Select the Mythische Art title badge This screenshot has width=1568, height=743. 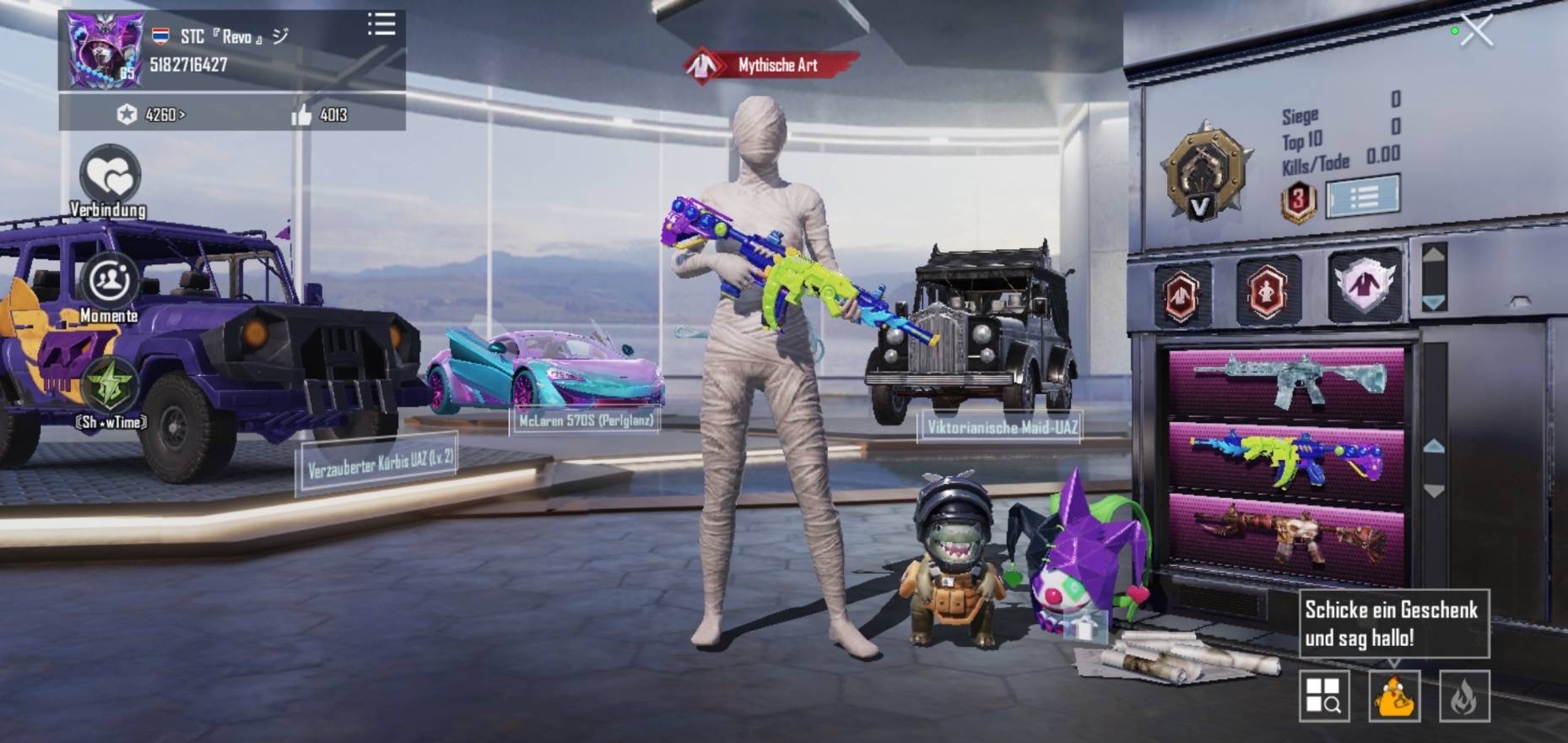click(x=772, y=65)
